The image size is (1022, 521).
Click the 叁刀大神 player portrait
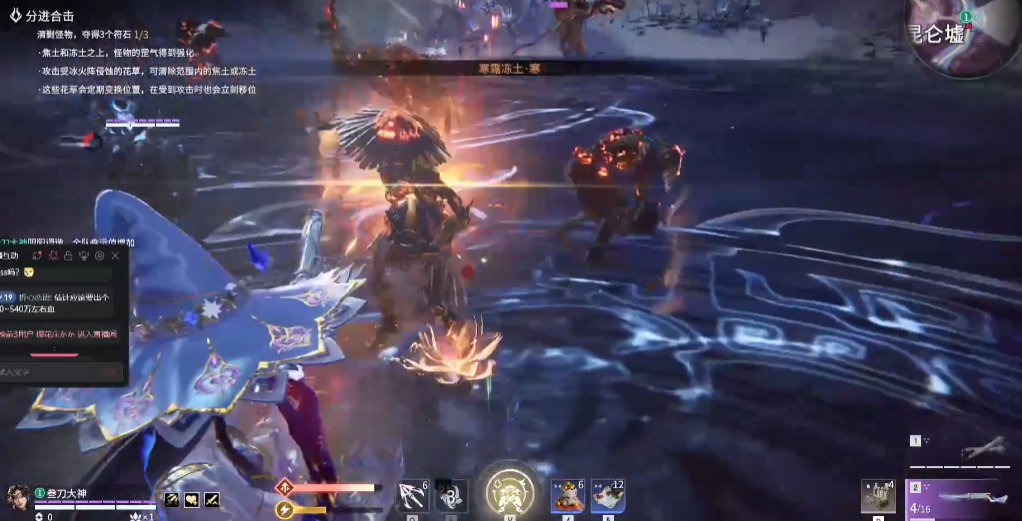18,496
